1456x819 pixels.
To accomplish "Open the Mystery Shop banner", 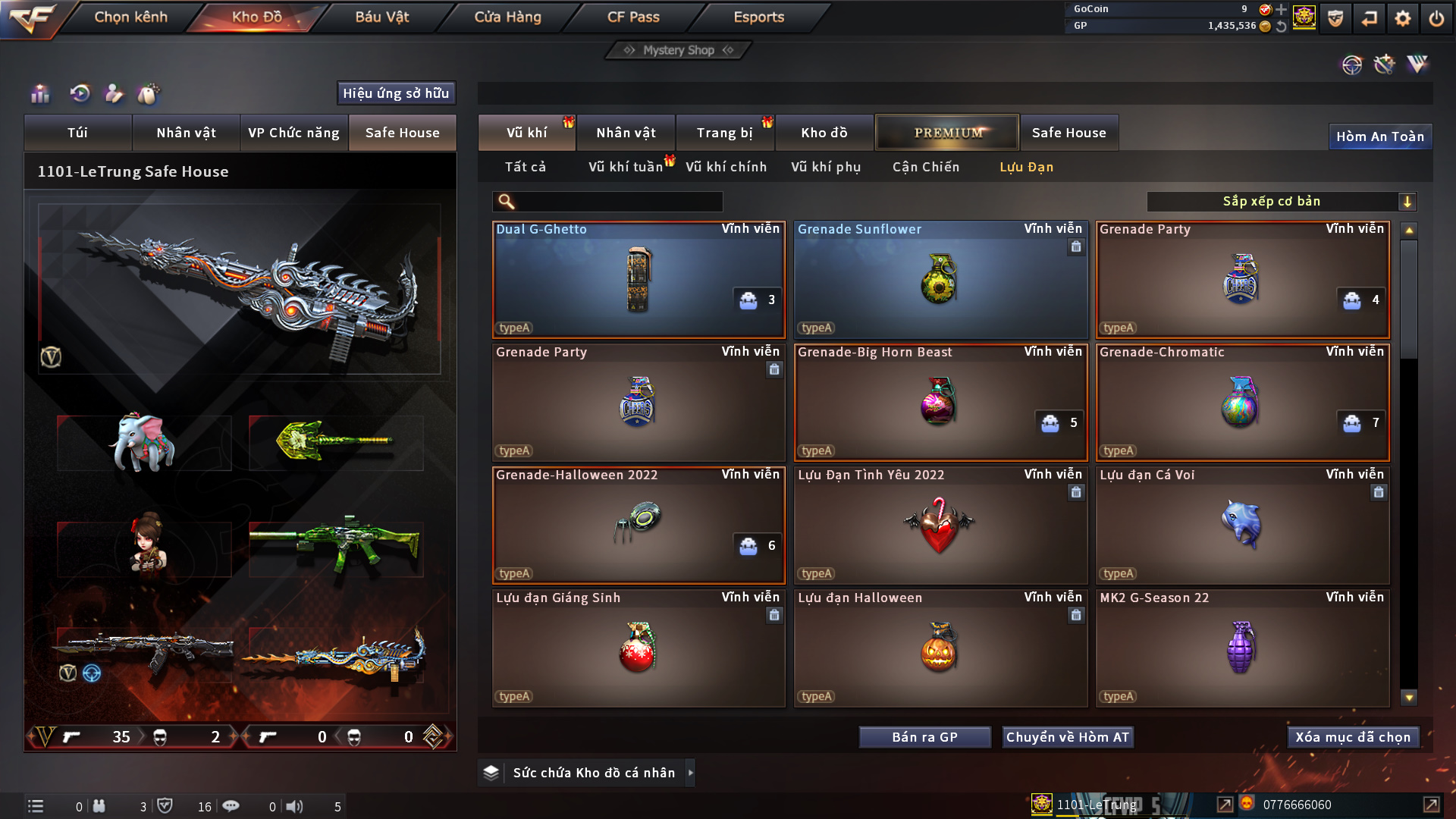I will point(679,50).
